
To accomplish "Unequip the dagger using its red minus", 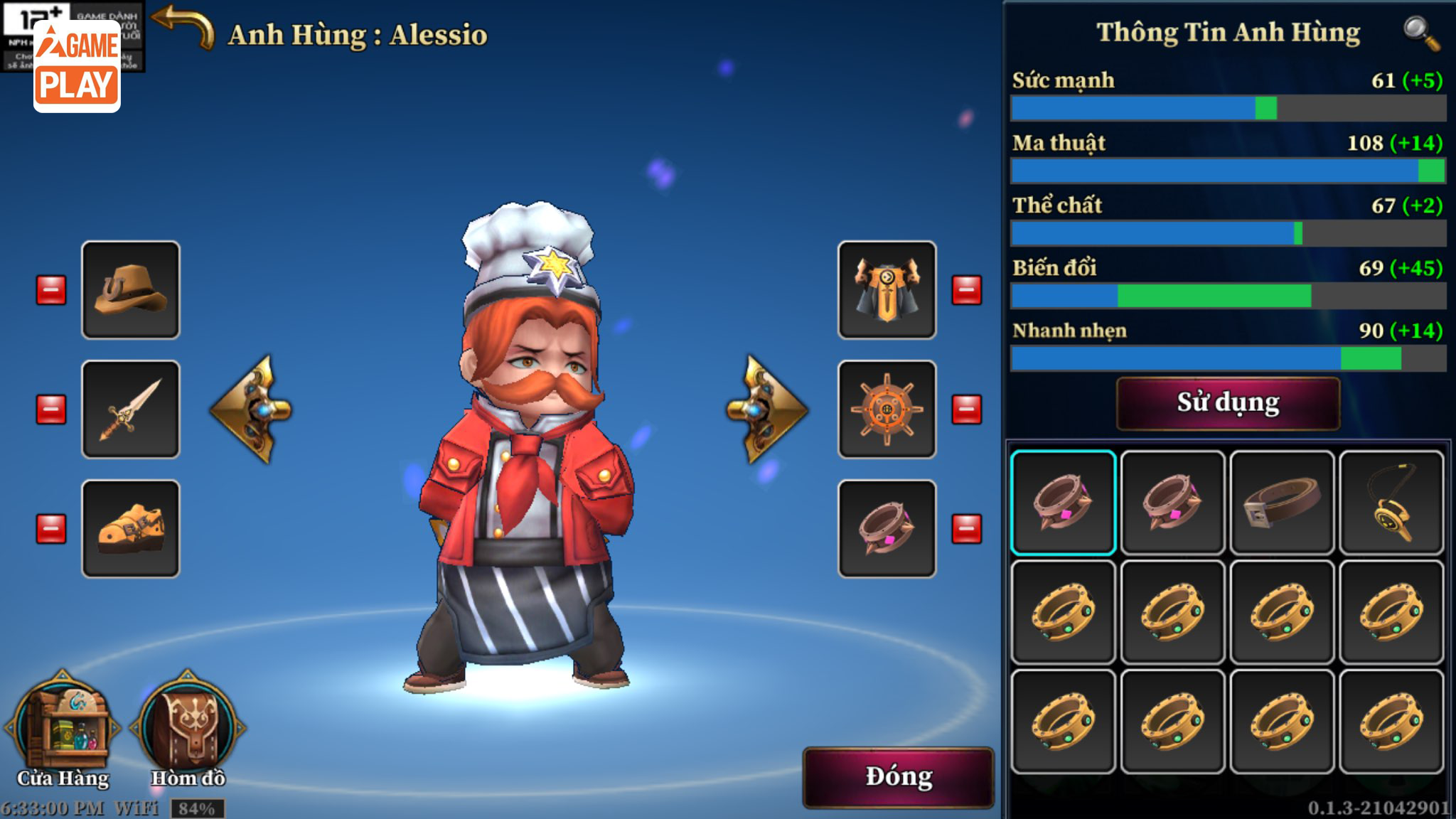I will click(51, 409).
